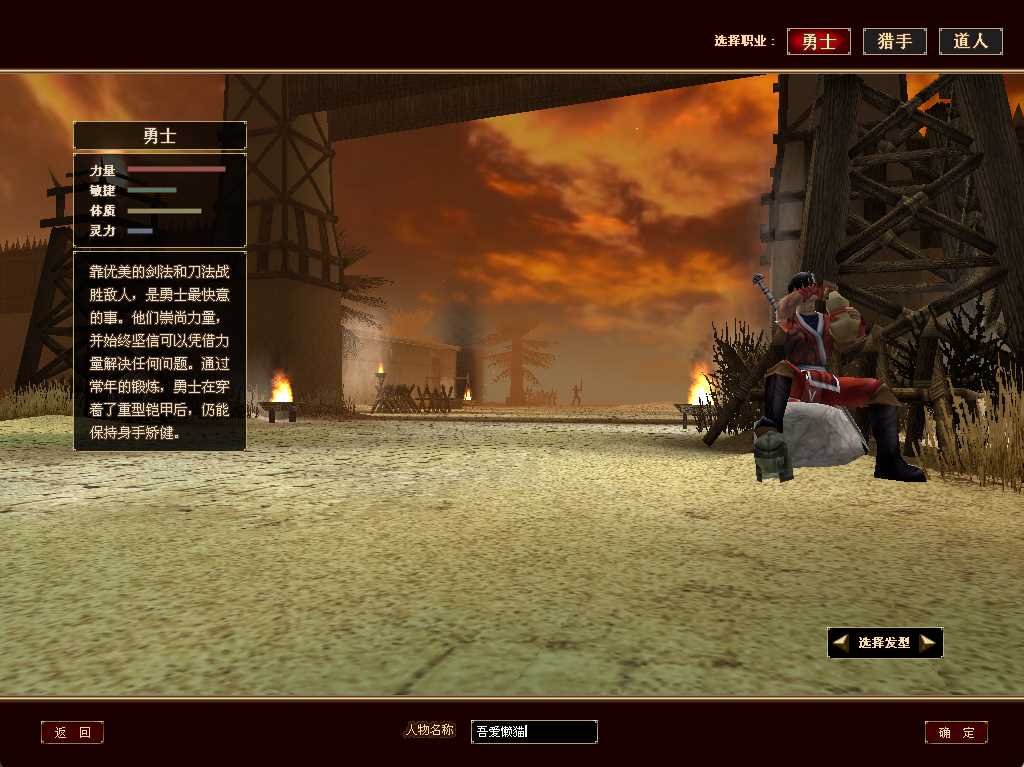Go back using the 返回 button
1024x767 pixels.
72,732
